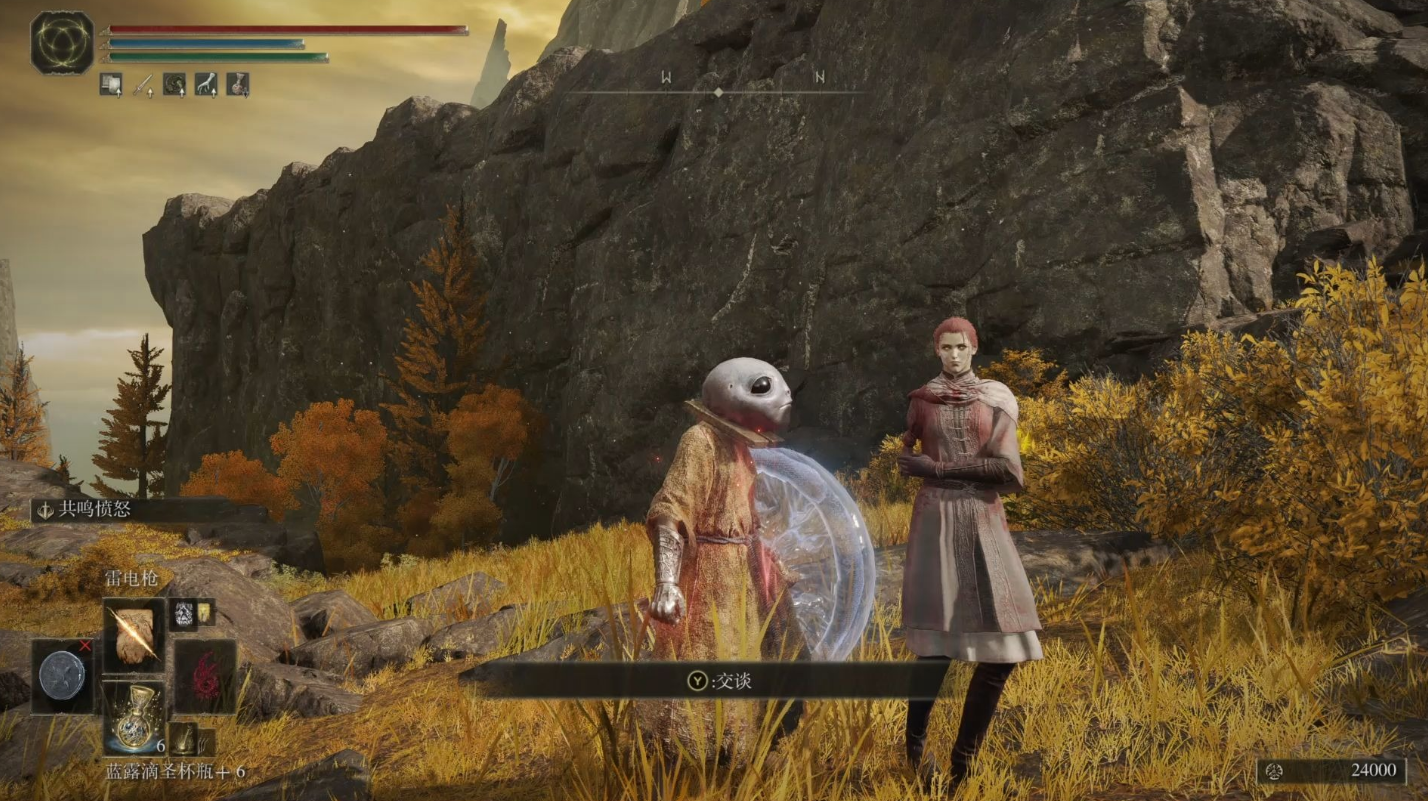Select the silver crest quick pouch icon
This screenshot has width=1428, height=801.
click(183, 612)
